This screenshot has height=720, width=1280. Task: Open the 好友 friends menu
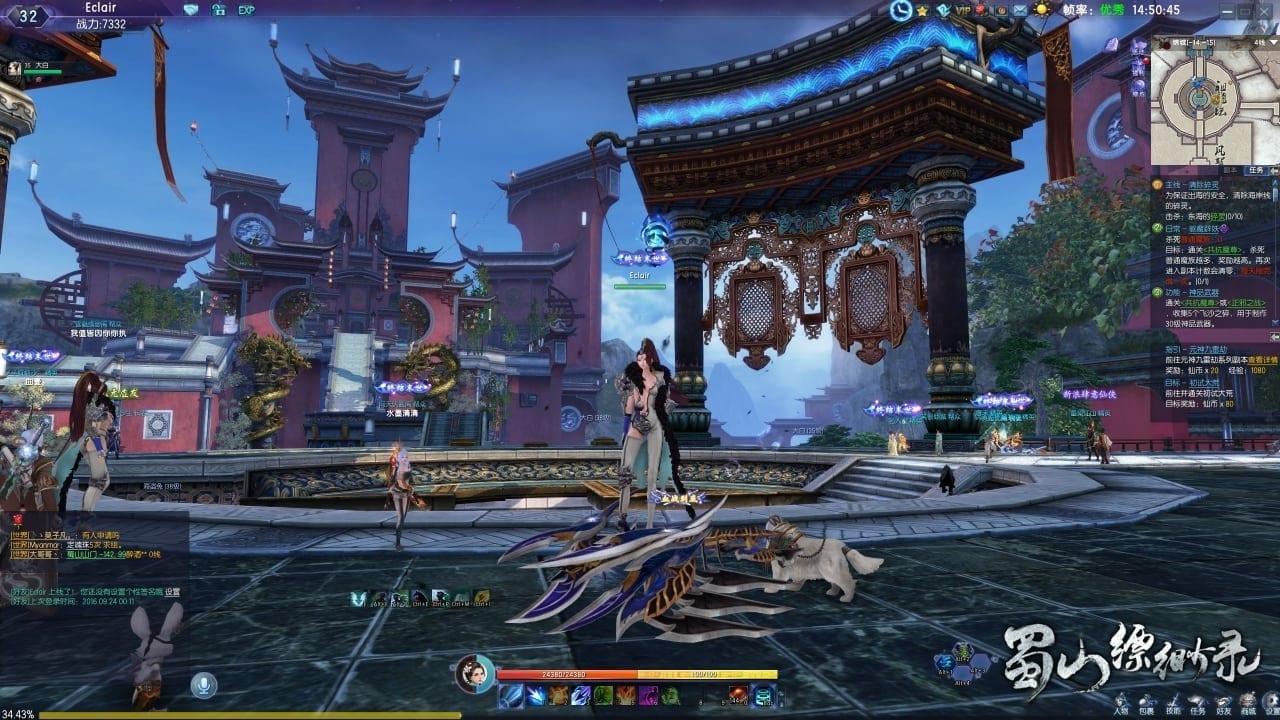click(1222, 704)
